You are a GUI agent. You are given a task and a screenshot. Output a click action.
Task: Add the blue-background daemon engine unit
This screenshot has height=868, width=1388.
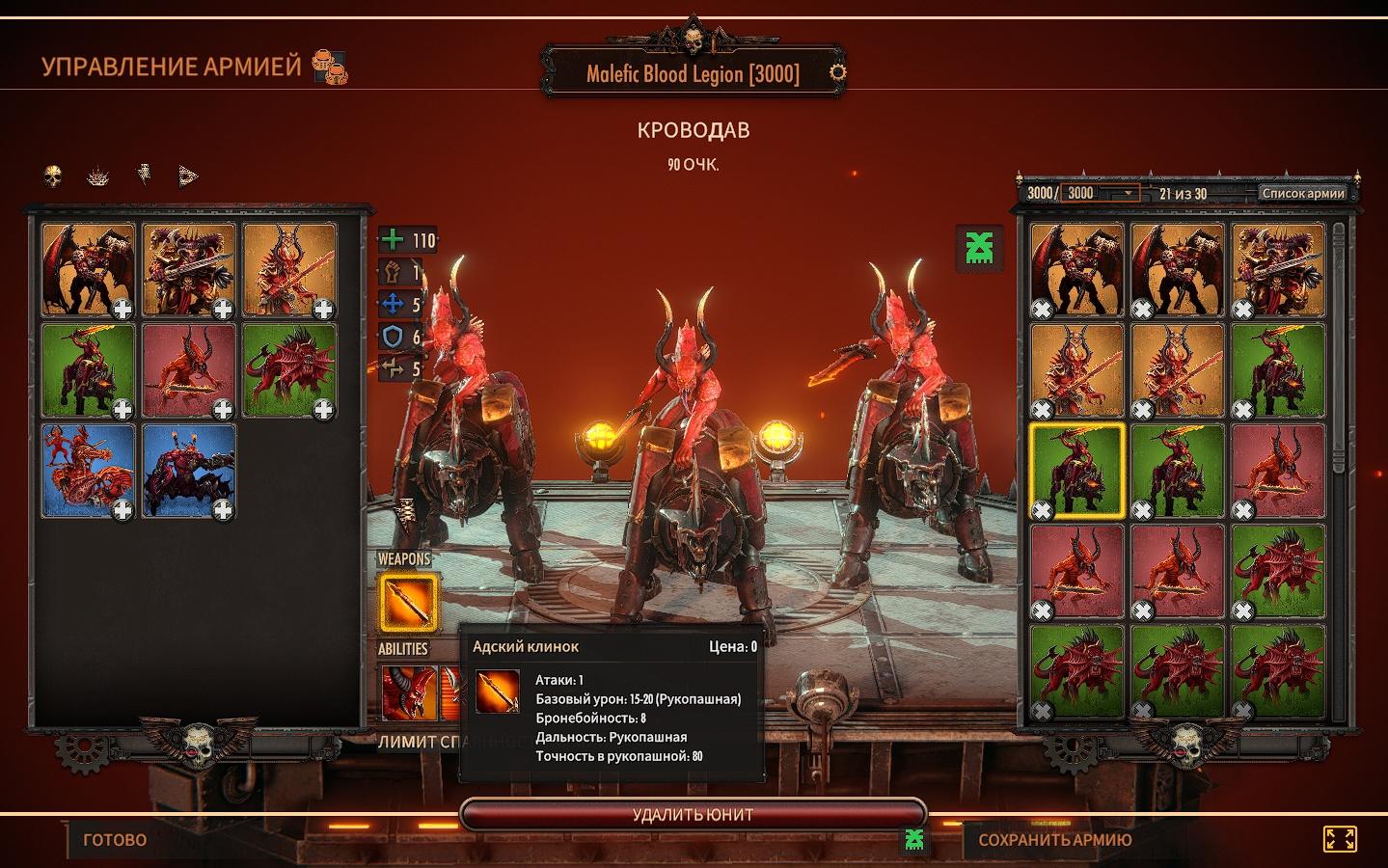point(189,472)
